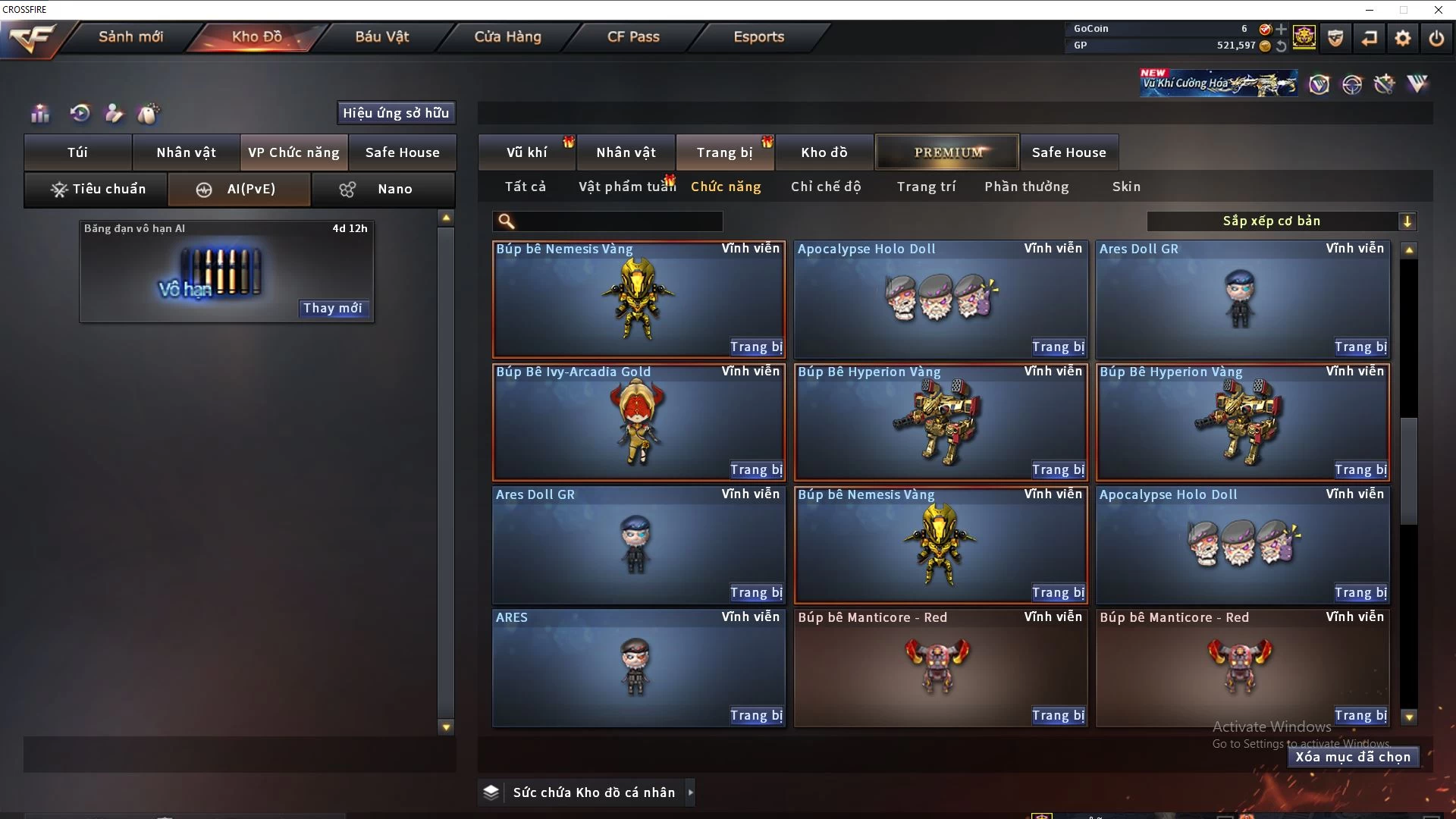Close the CROSSFIRE window

point(1439,10)
